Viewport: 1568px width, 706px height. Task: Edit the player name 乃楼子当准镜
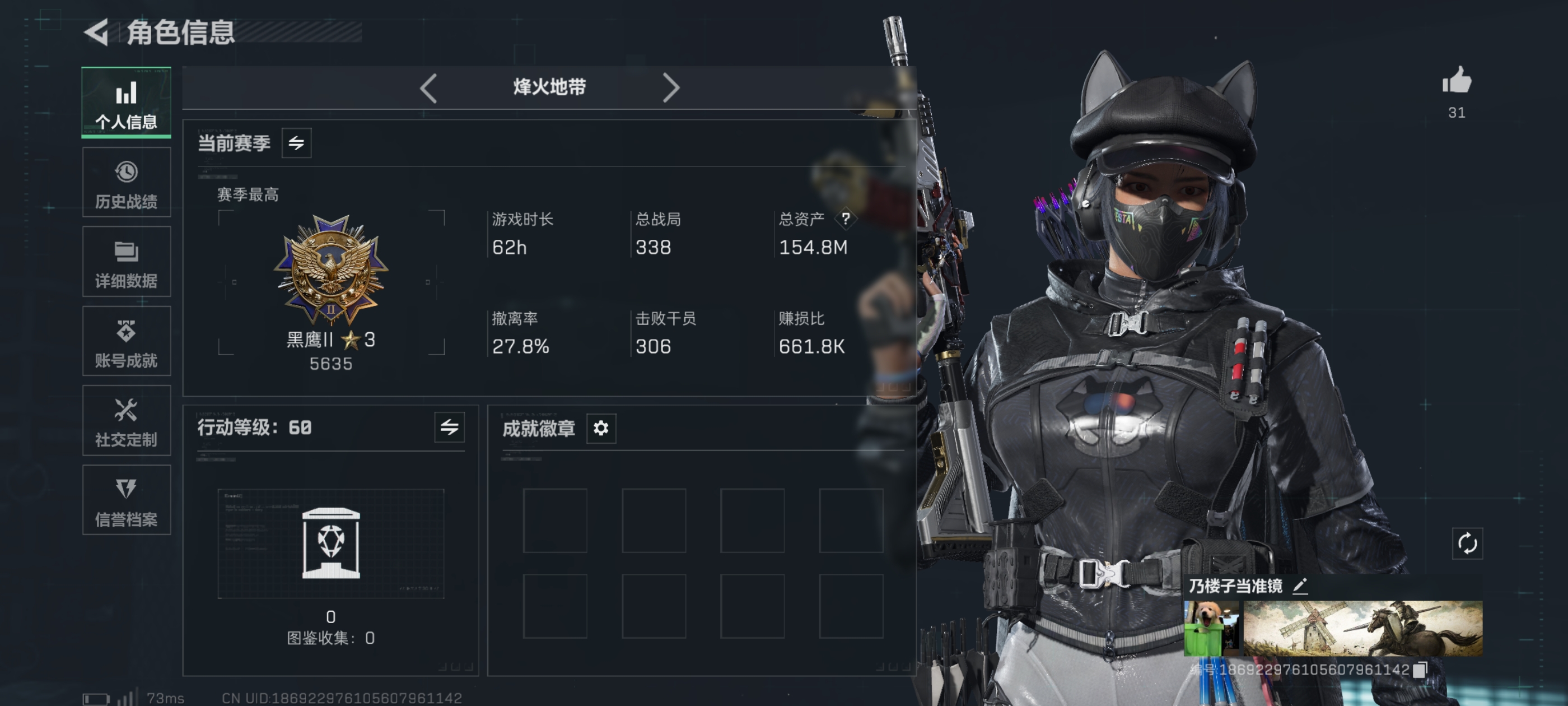[x=1300, y=586]
